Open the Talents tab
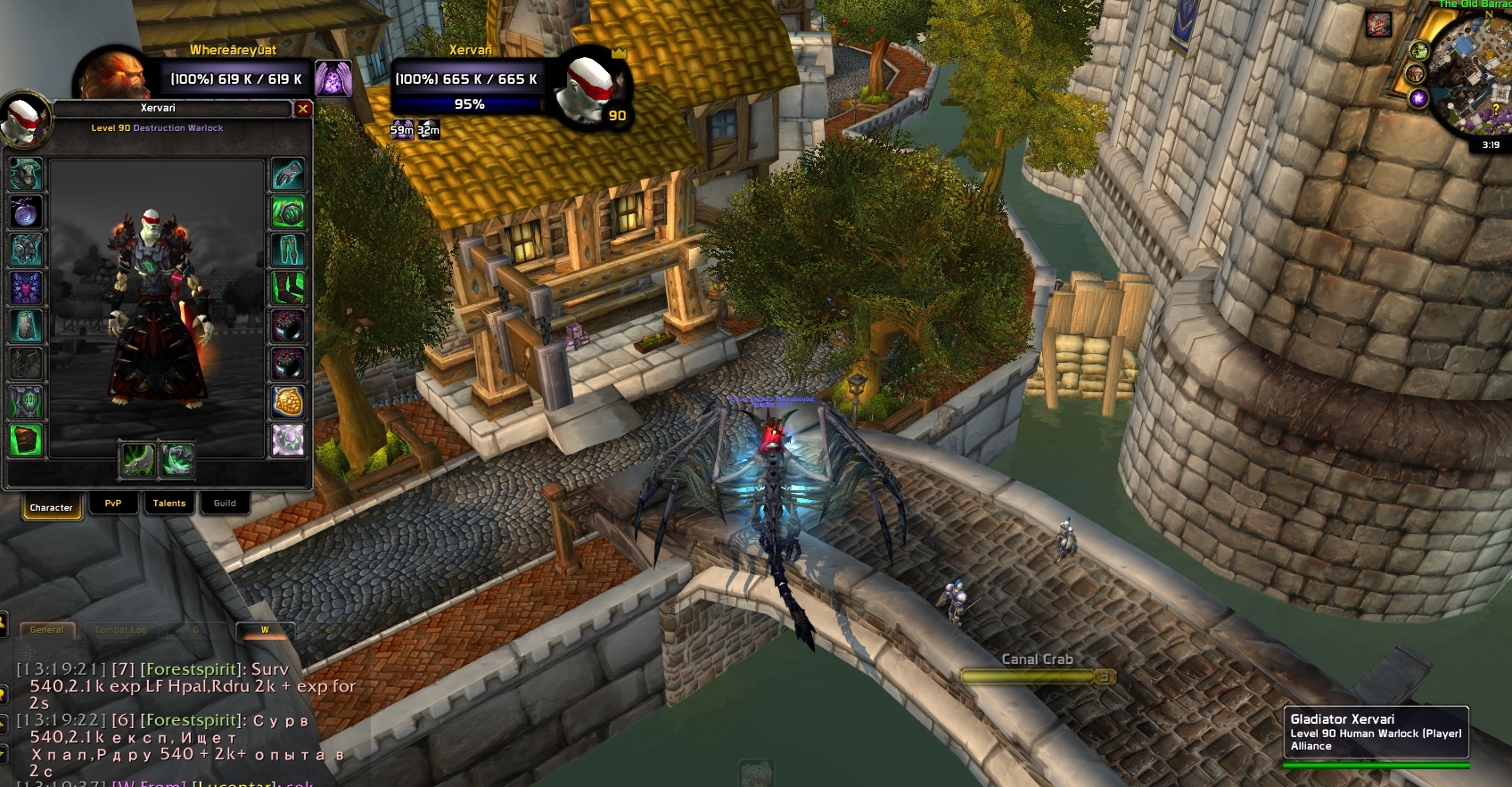This screenshot has width=1512, height=787. tap(169, 504)
